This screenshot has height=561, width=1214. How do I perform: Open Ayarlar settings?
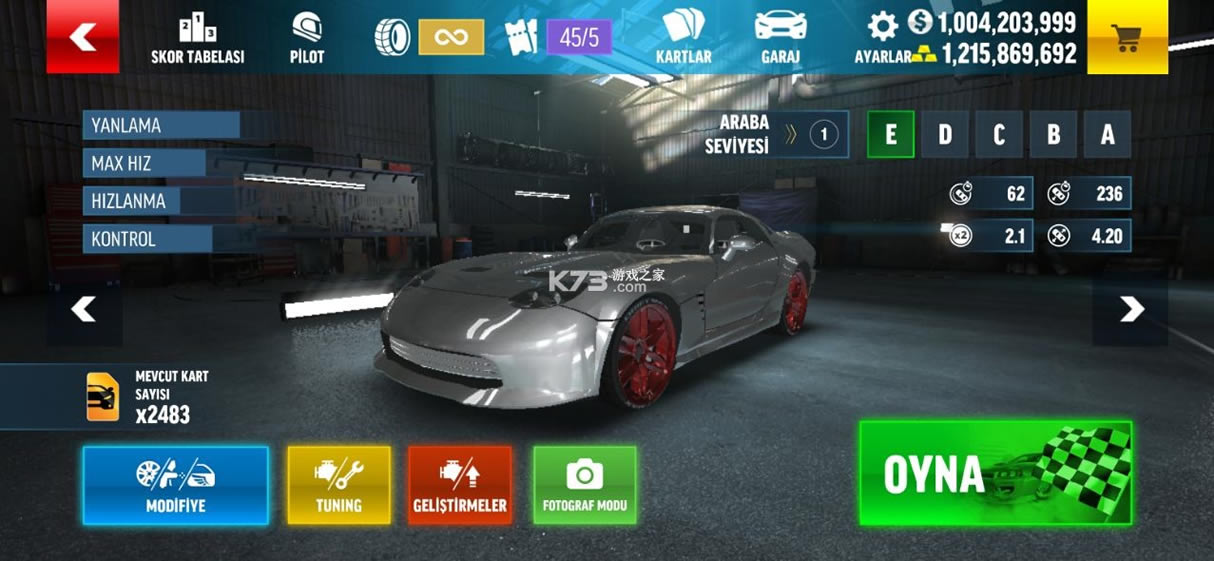click(x=882, y=38)
